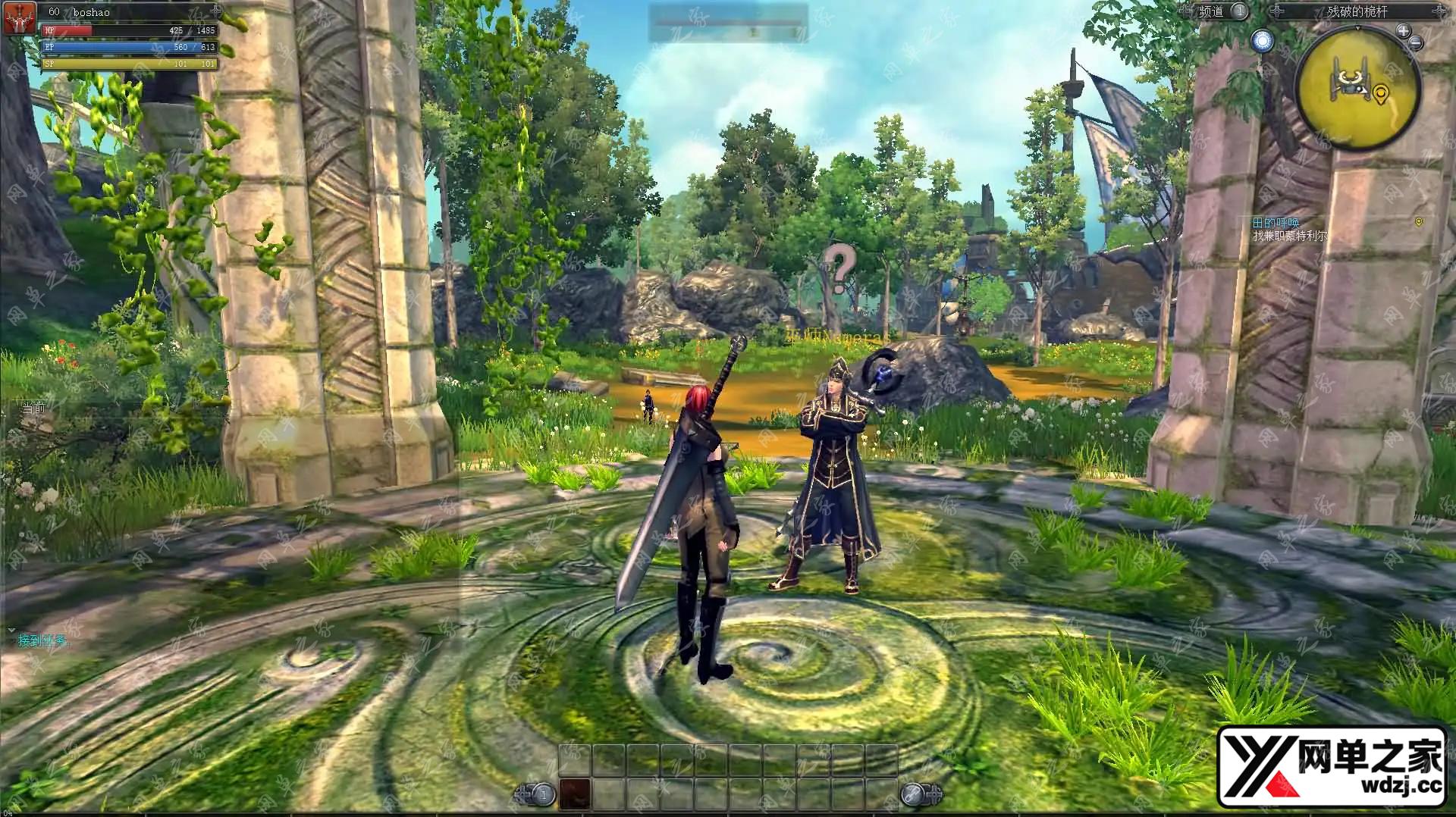Activate the dark red hotbar skill slot
Viewport: 1456px width, 817px height.
click(575, 794)
